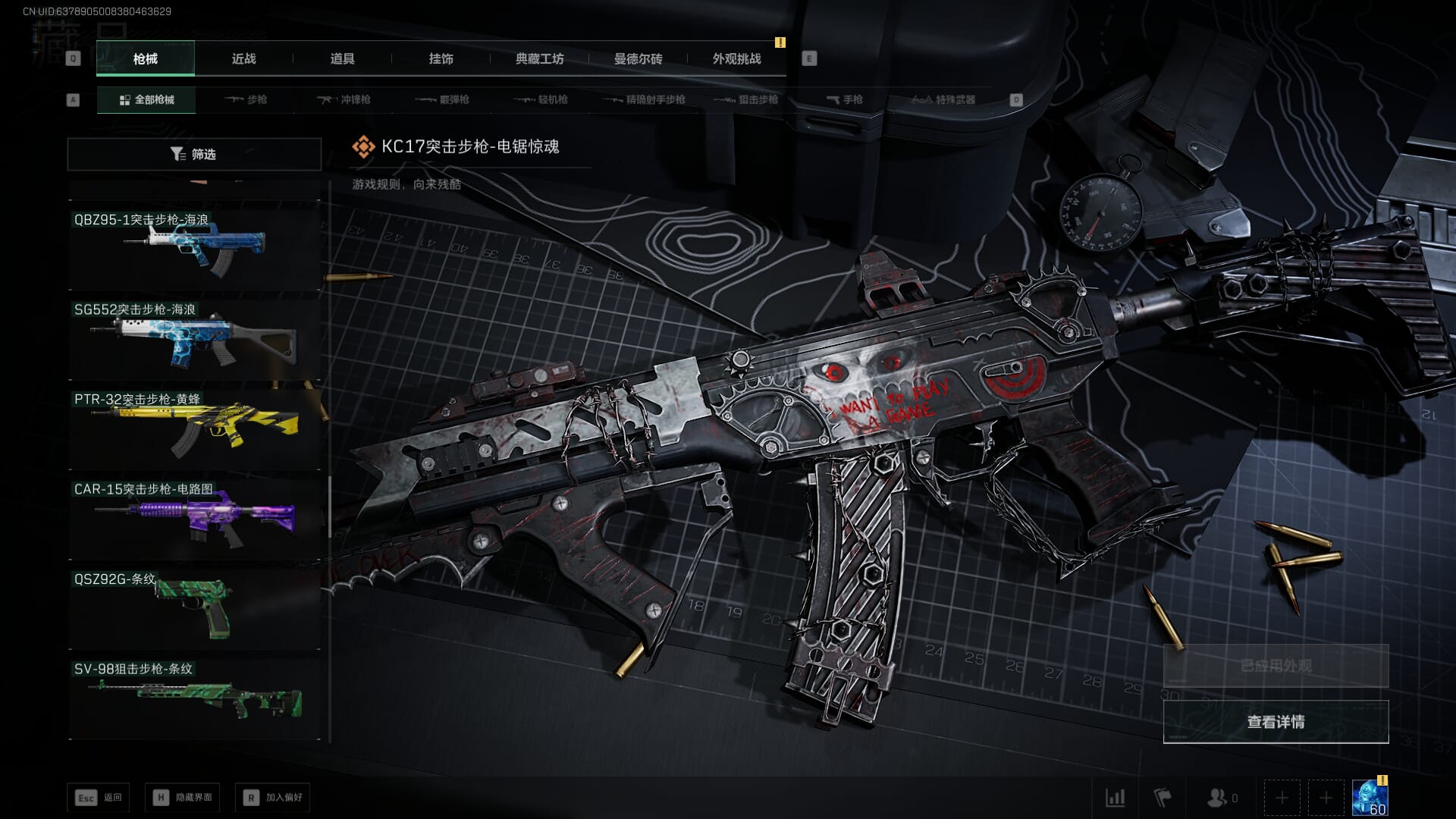
Task: Filter the list to 手枪 pistols
Action: point(844,99)
